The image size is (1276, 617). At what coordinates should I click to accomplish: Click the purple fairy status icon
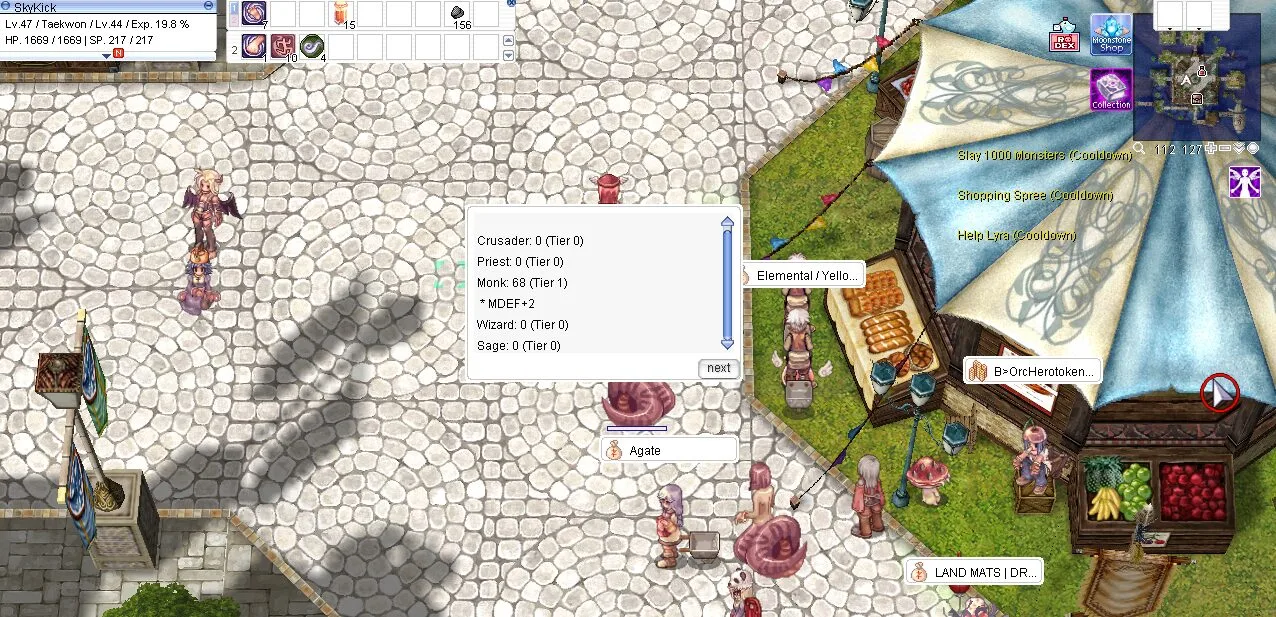pyautogui.click(x=1244, y=182)
